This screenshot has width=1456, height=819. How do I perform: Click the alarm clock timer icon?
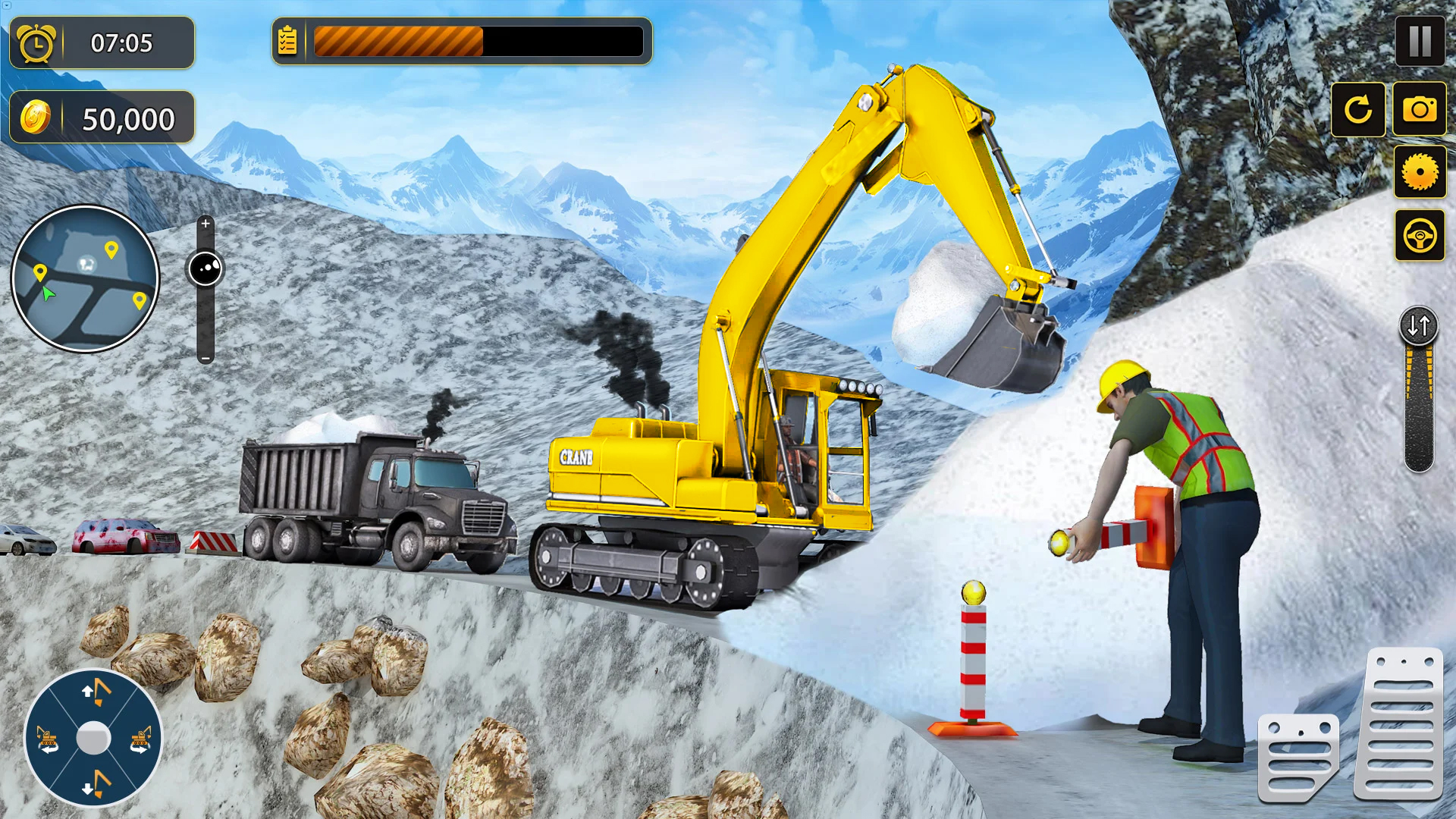pos(34,42)
